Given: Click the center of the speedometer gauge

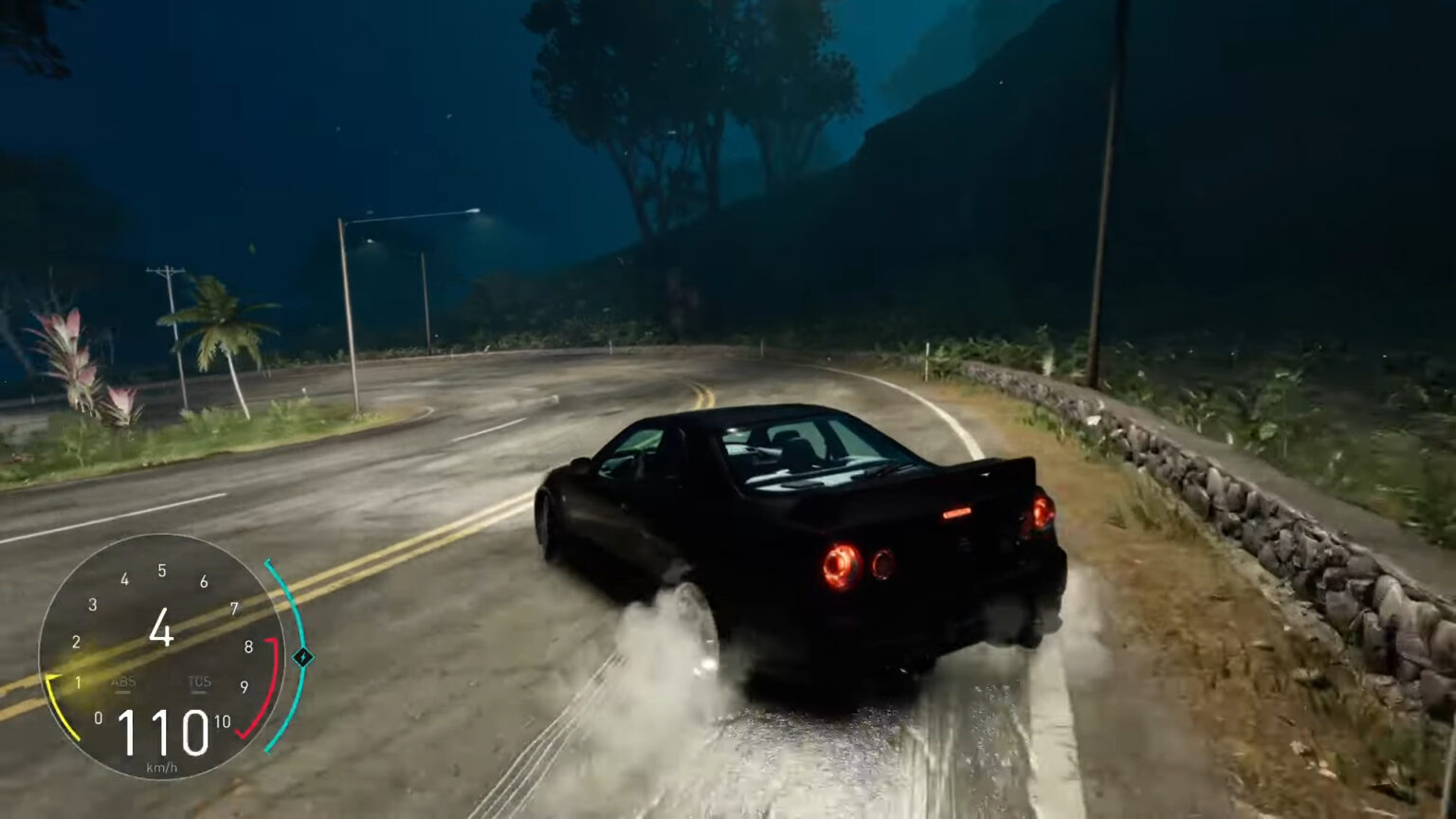Looking at the screenshot, I should click(x=162, y=658).
